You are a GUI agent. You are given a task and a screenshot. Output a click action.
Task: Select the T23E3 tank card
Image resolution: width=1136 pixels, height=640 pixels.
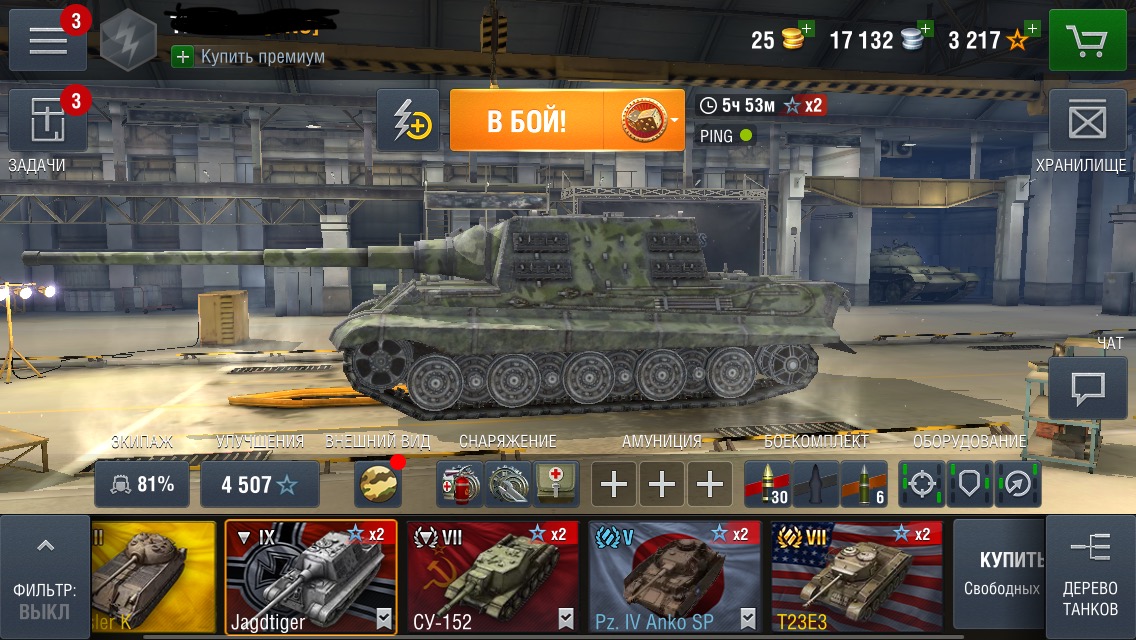point(856,577)
